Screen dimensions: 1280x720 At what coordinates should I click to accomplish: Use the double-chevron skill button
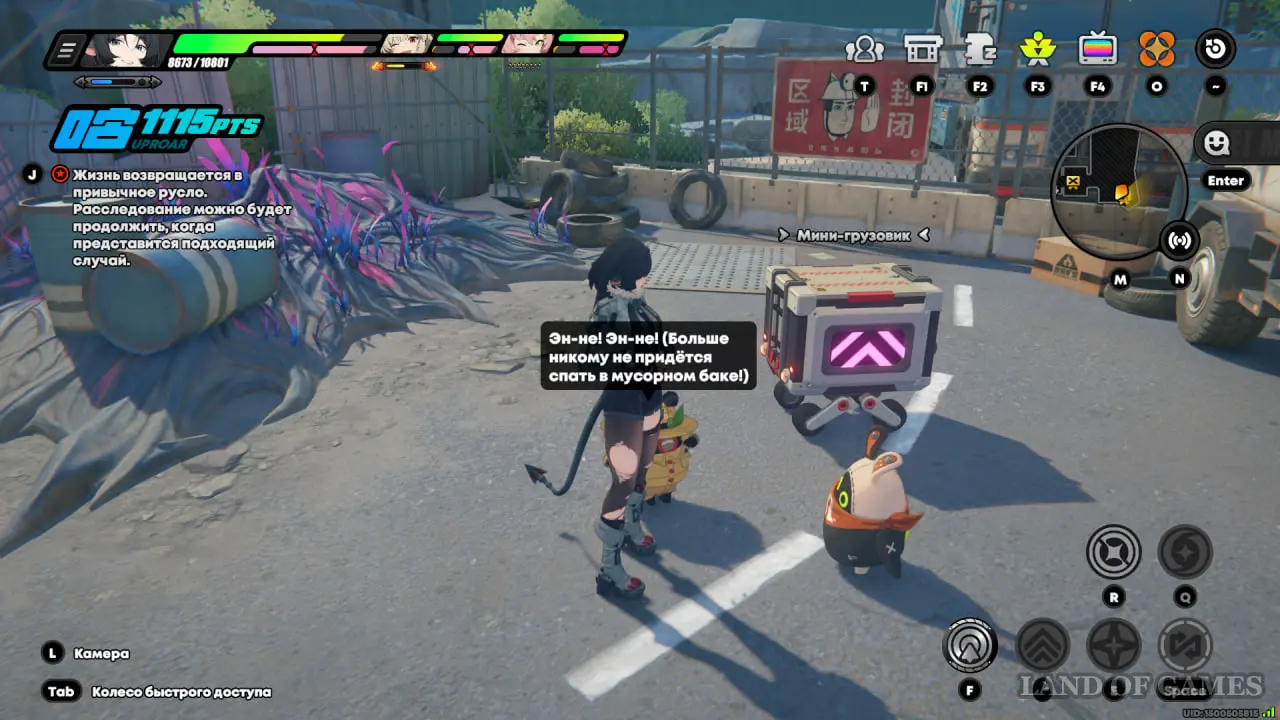[x=1043, y=645]
